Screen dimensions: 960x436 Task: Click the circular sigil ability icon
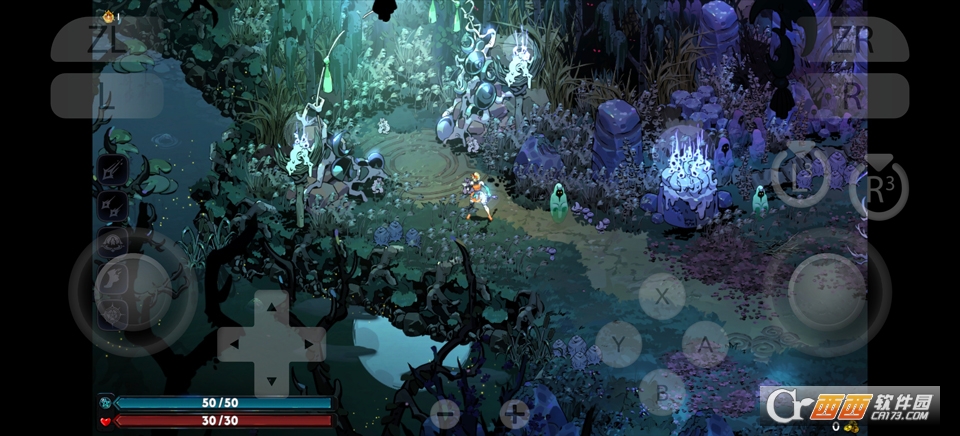[x=112, y=311]
